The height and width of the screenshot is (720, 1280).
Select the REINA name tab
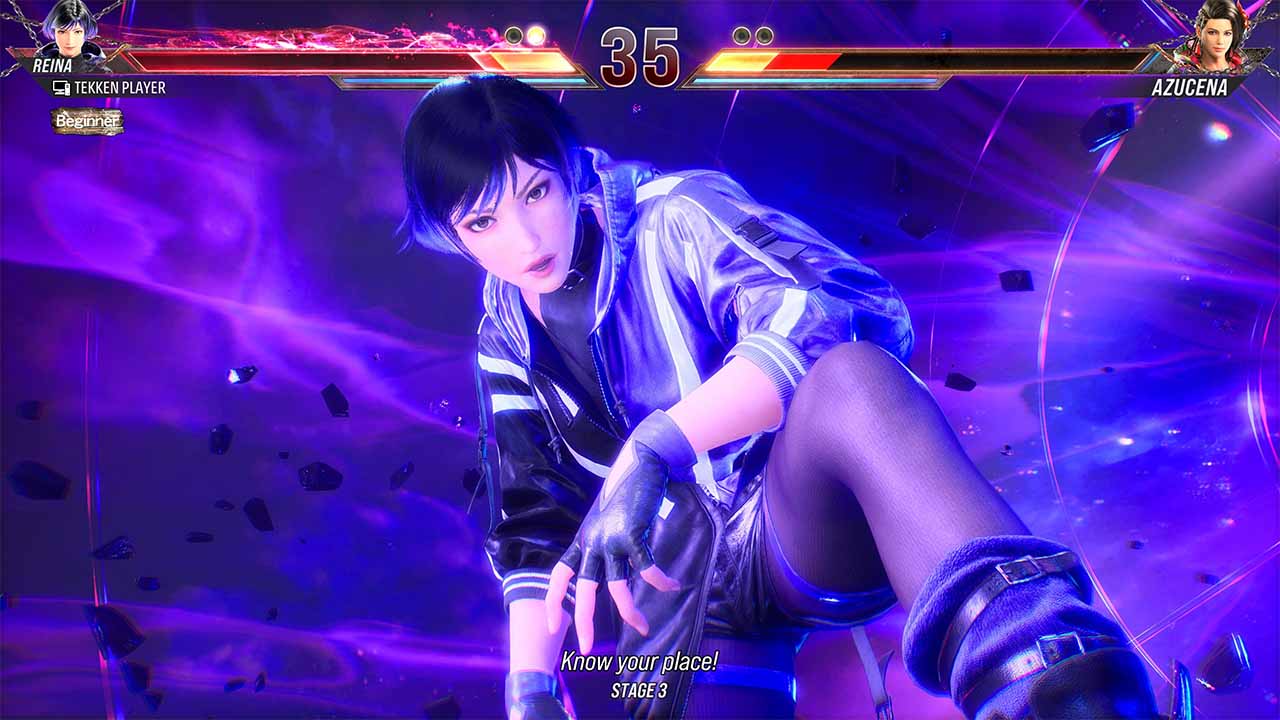[53, 62]
